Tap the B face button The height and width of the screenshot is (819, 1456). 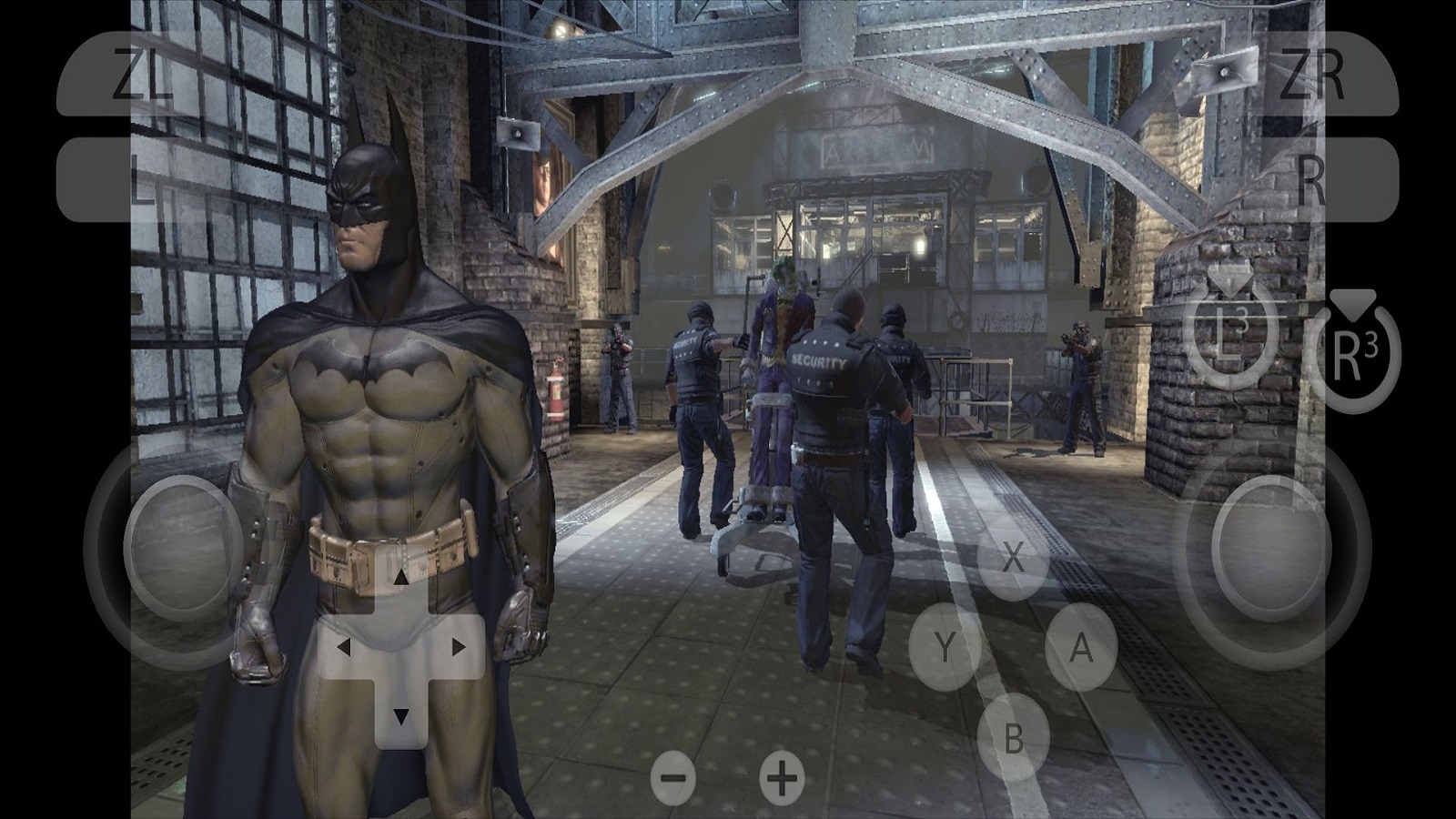[x=1013, y=737]
